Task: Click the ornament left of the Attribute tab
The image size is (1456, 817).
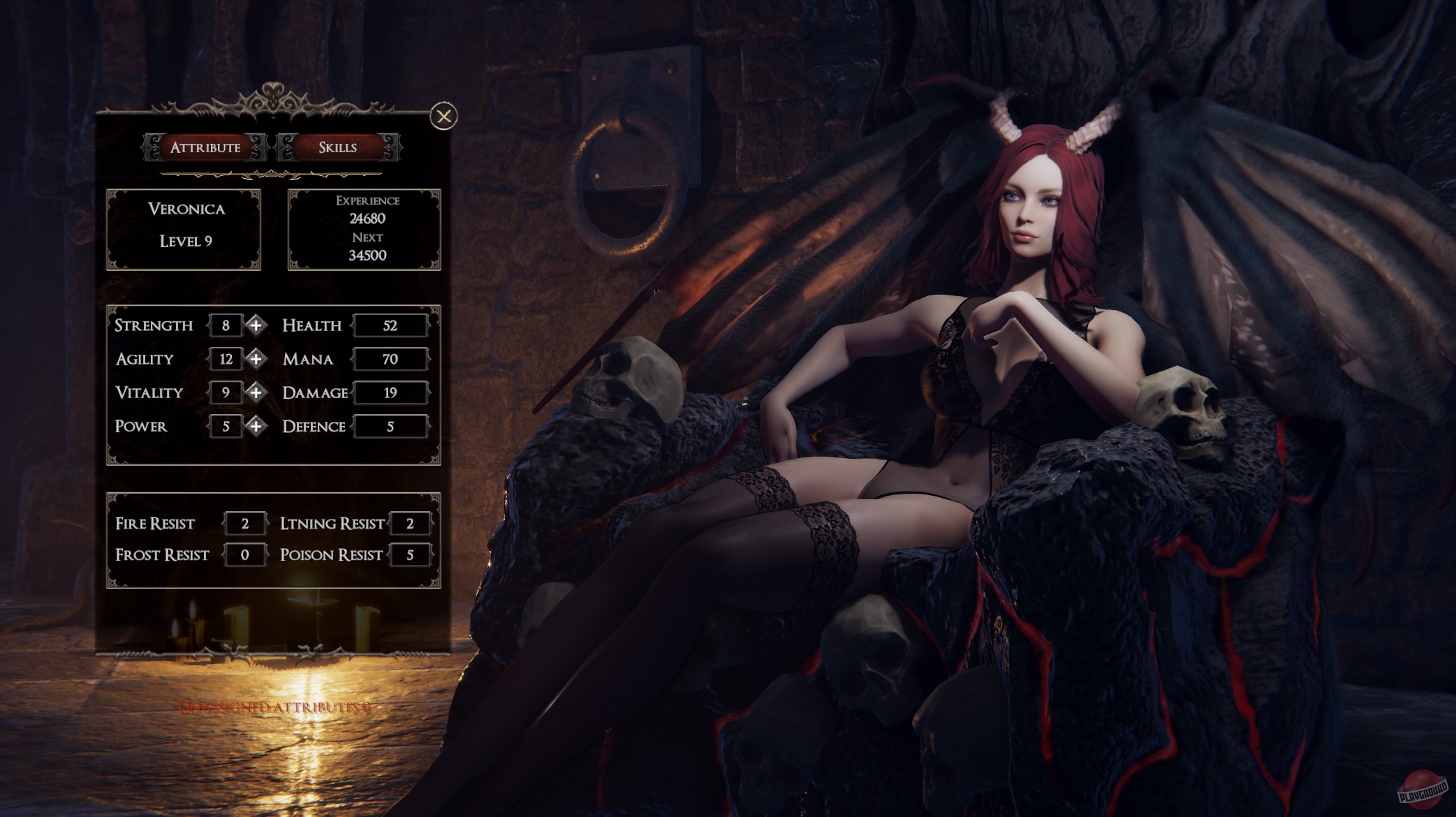Action: click(152, 147)
